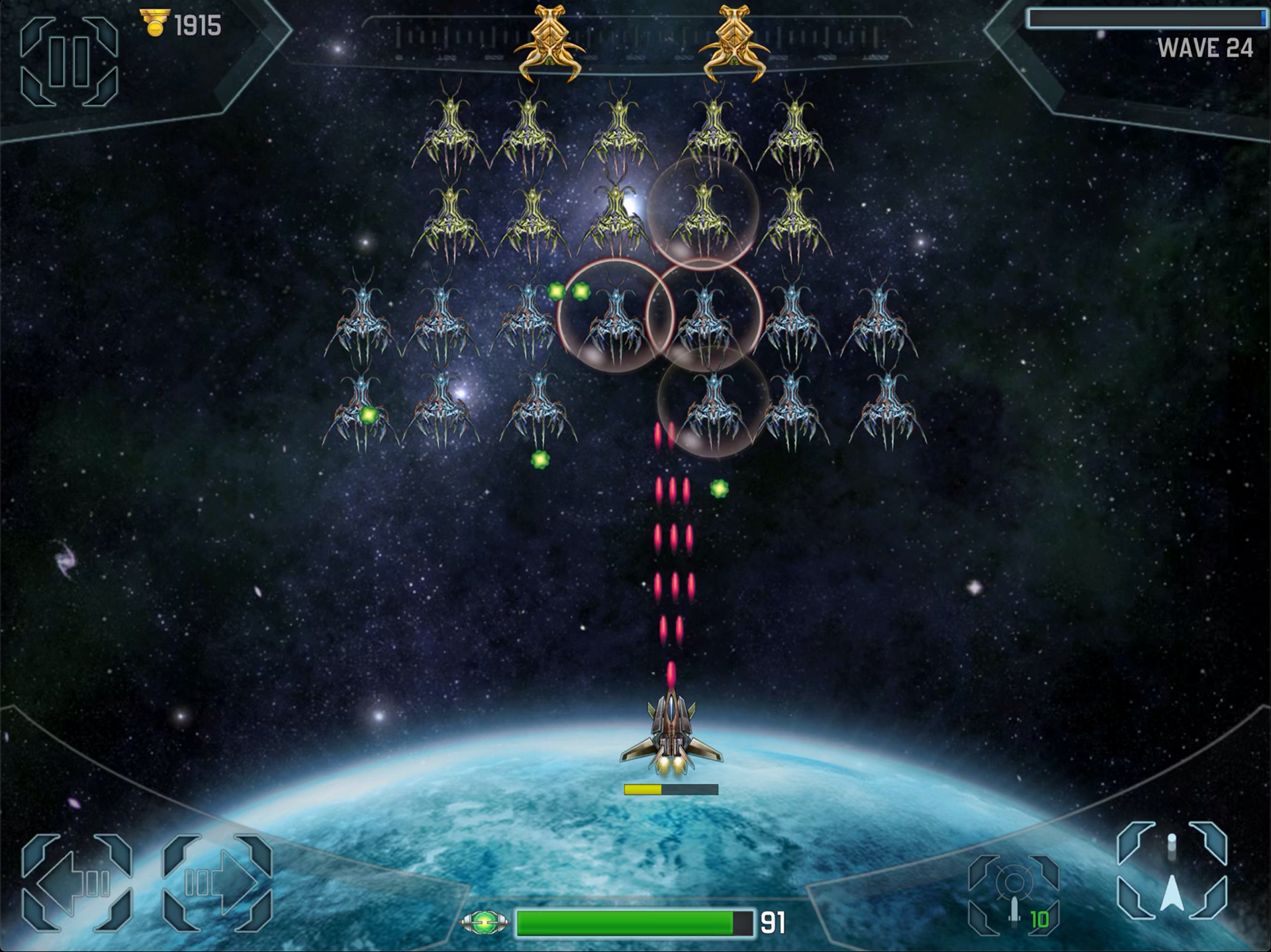This screenshot has width=1271, height=952.
Task: Launch a missile with the special weapon button
Action: [1013, 895]
